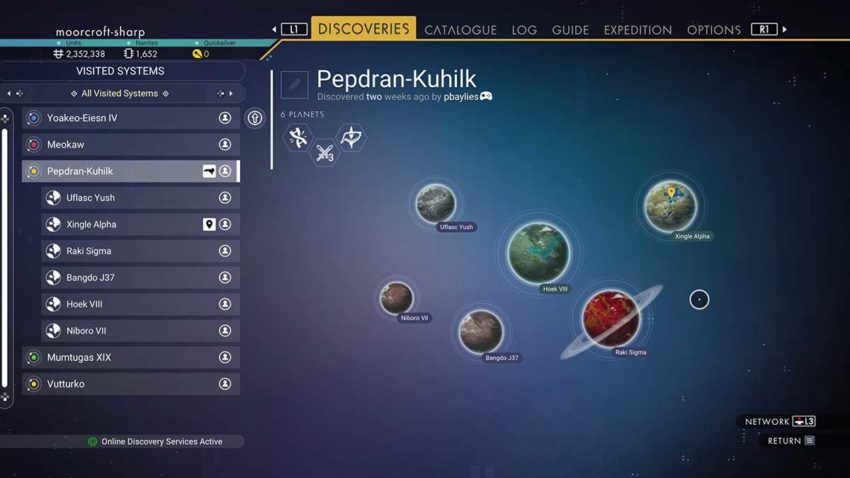Switch to the Catalogue tab

460,30
